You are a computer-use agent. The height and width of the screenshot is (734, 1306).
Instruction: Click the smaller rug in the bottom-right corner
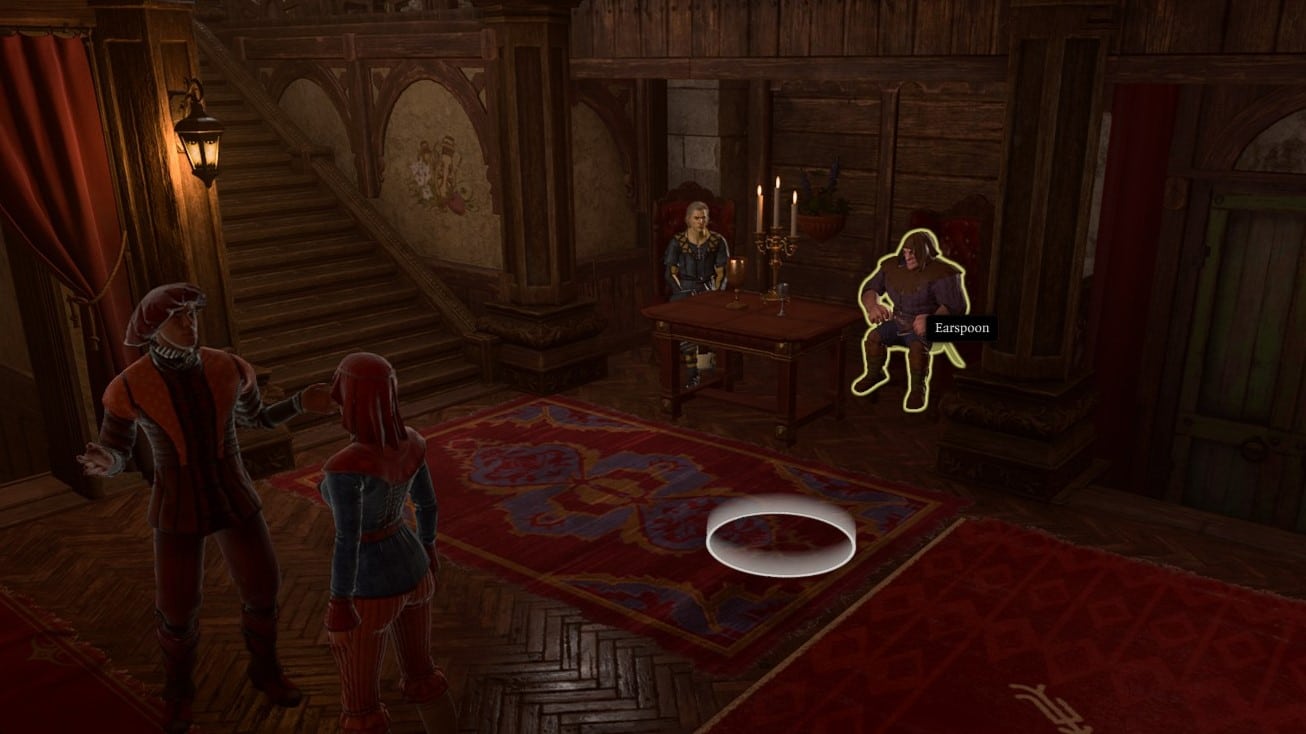tap(1100, 650)
